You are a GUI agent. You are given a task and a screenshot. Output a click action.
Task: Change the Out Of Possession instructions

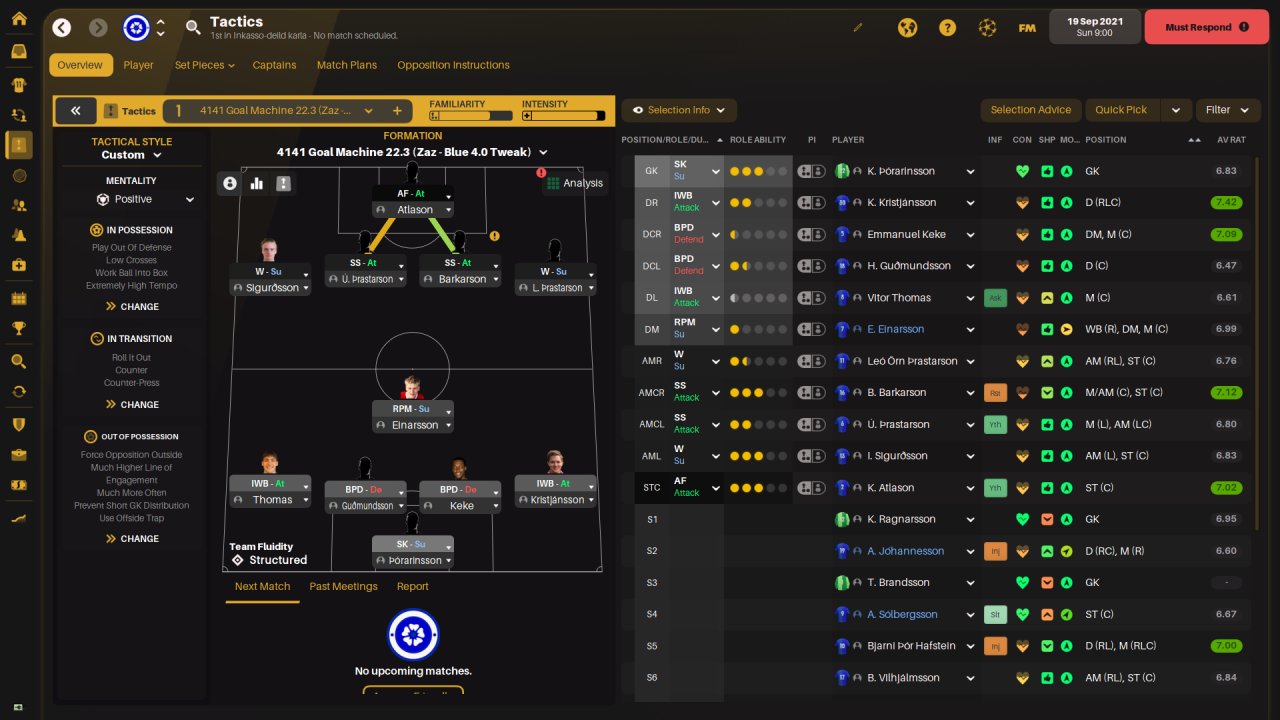[132, 538]
